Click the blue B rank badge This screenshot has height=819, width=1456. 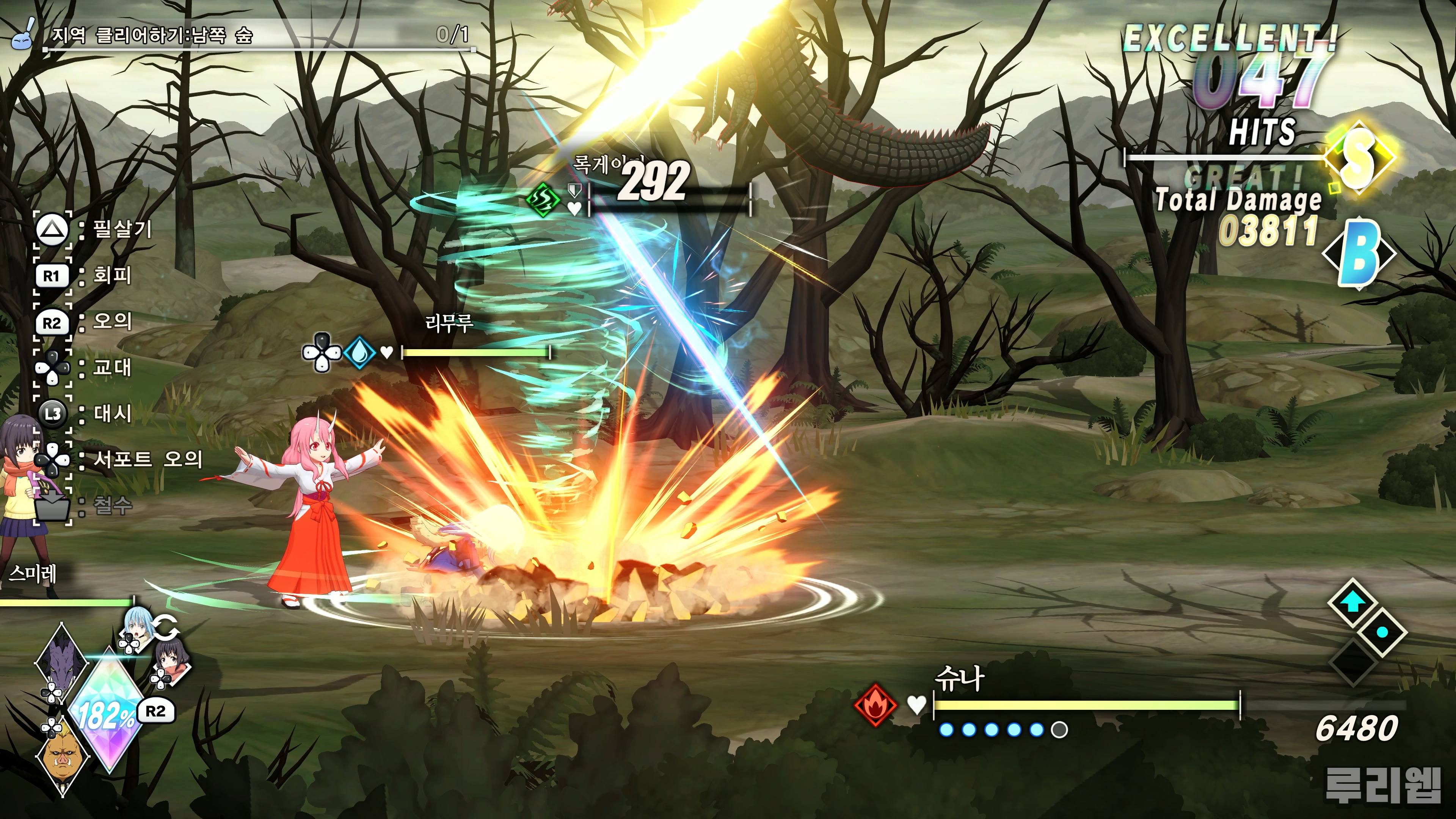click(x=1358, y=253)
